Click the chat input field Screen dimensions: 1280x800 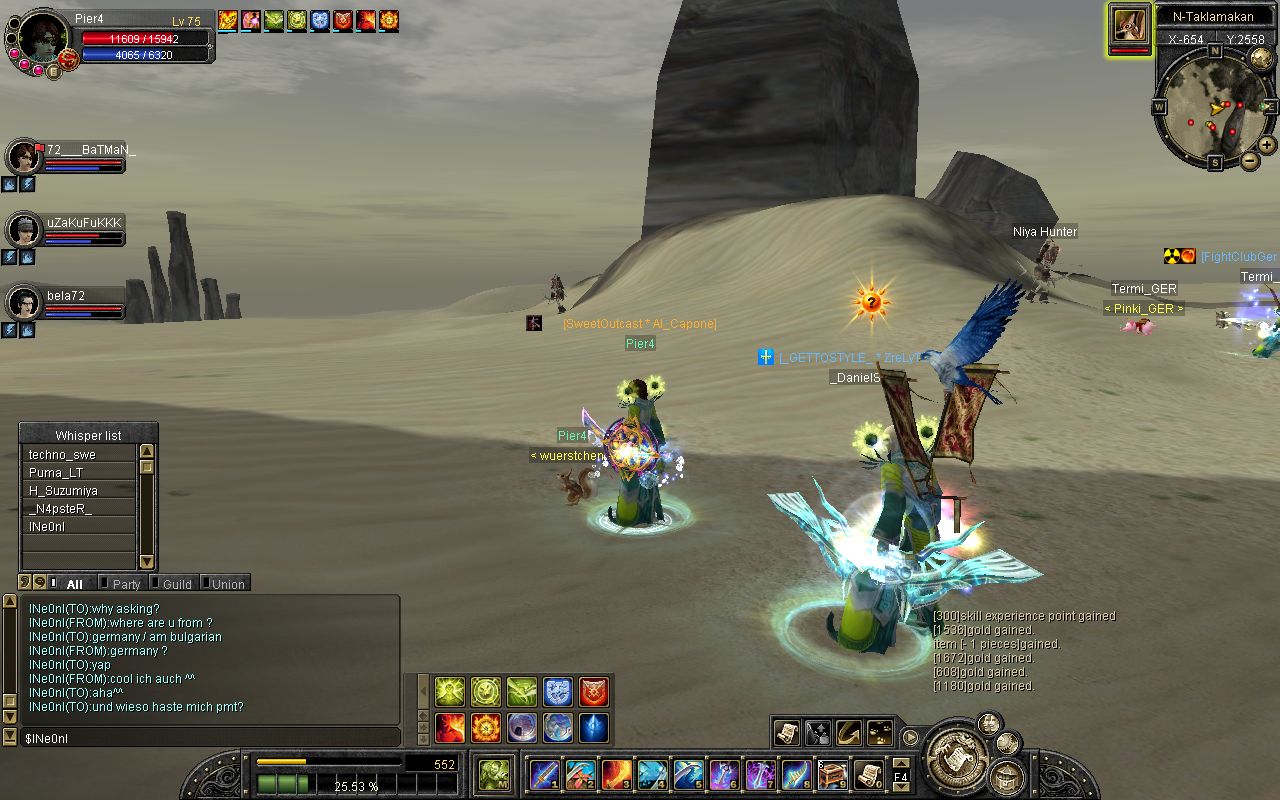[210, 738]
